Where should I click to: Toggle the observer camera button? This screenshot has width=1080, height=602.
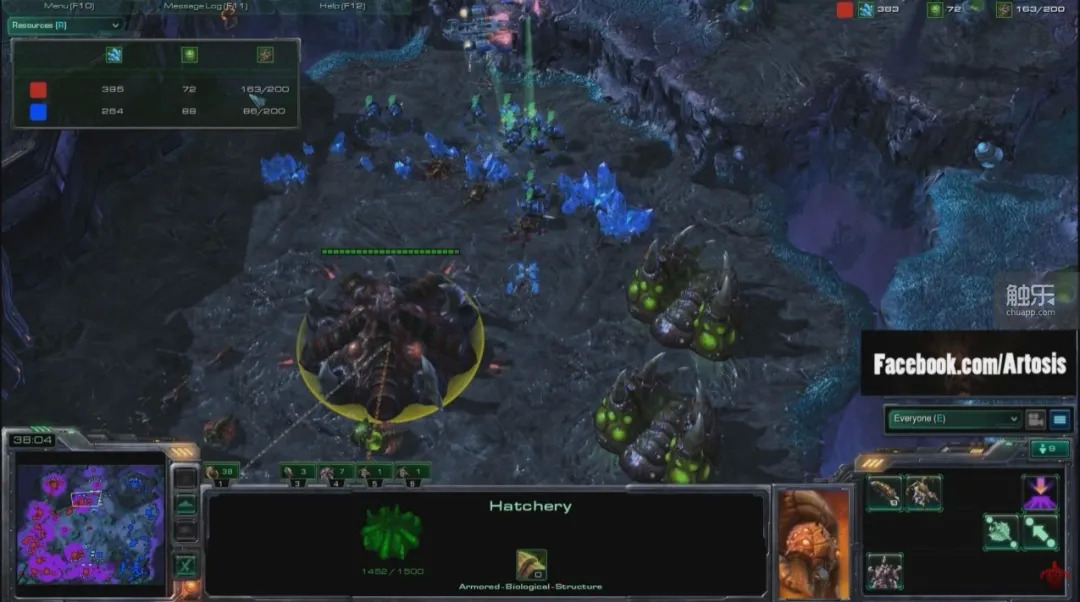pos(1036,420)
